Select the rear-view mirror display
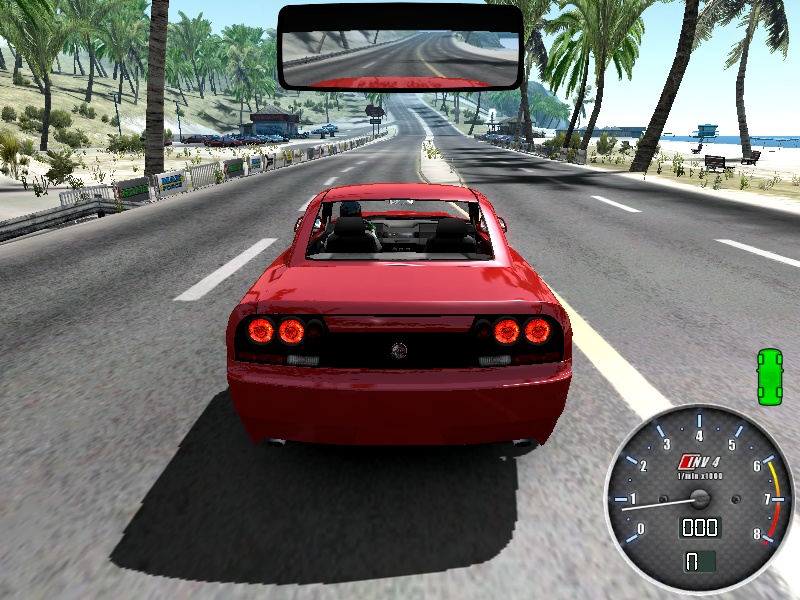This screenshot has height=600, width=800. click(x=400, y=47)
